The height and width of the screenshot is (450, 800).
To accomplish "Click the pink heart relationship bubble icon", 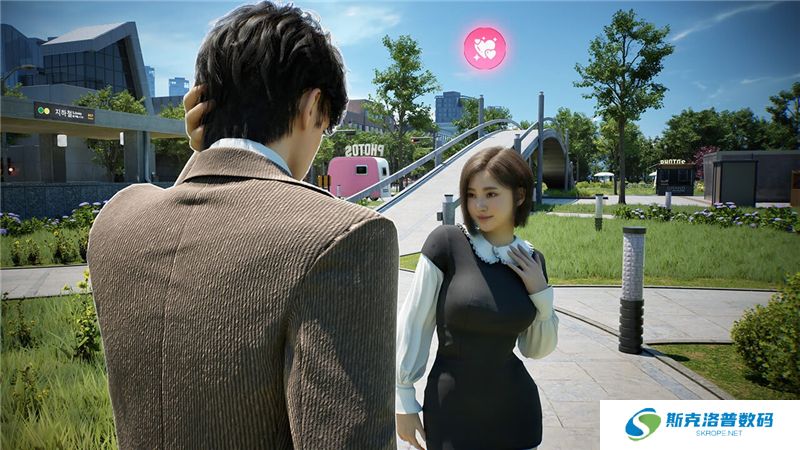I will click(485, 48).
